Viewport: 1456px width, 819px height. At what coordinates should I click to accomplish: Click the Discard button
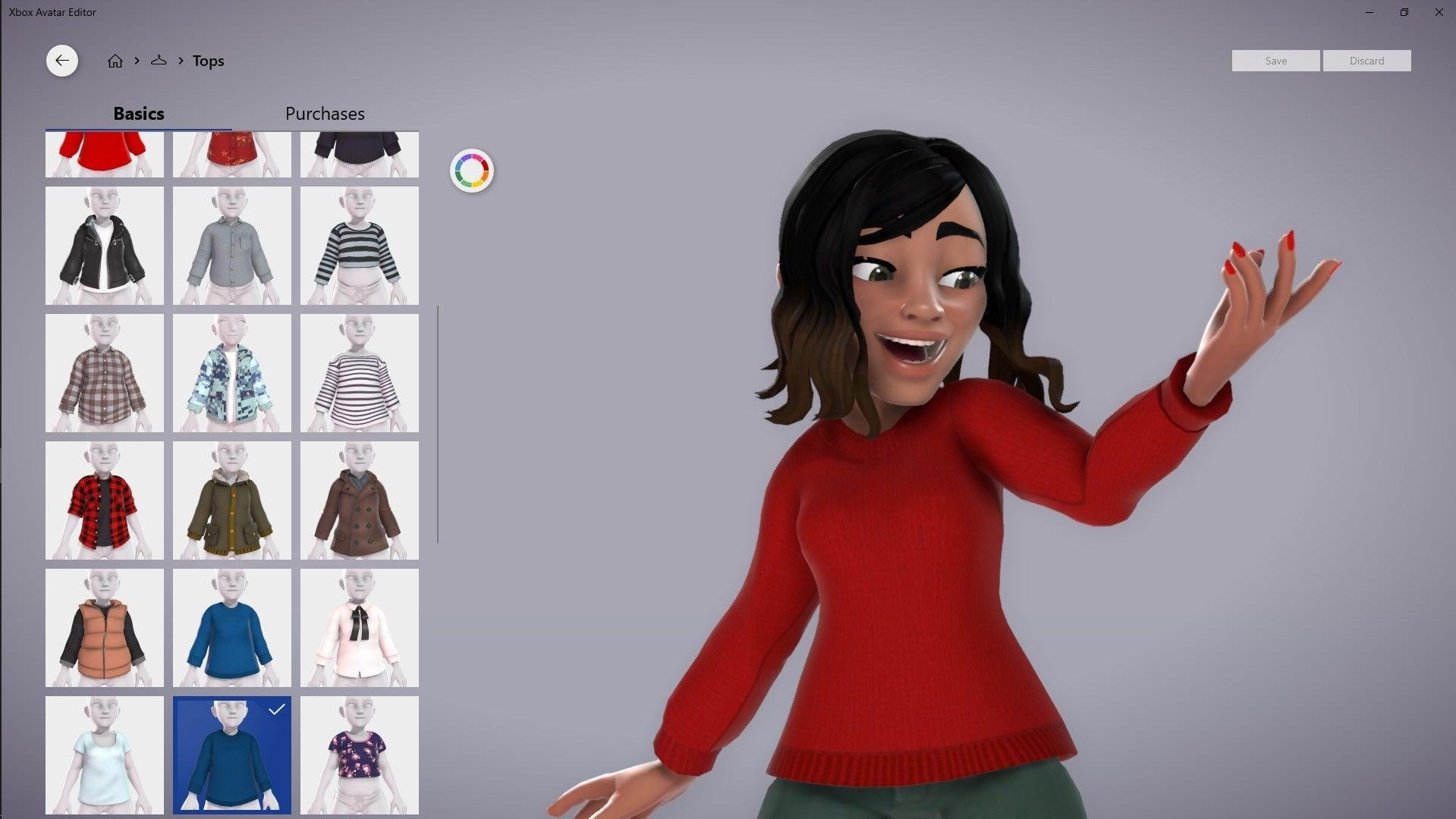click(1366, 61)
